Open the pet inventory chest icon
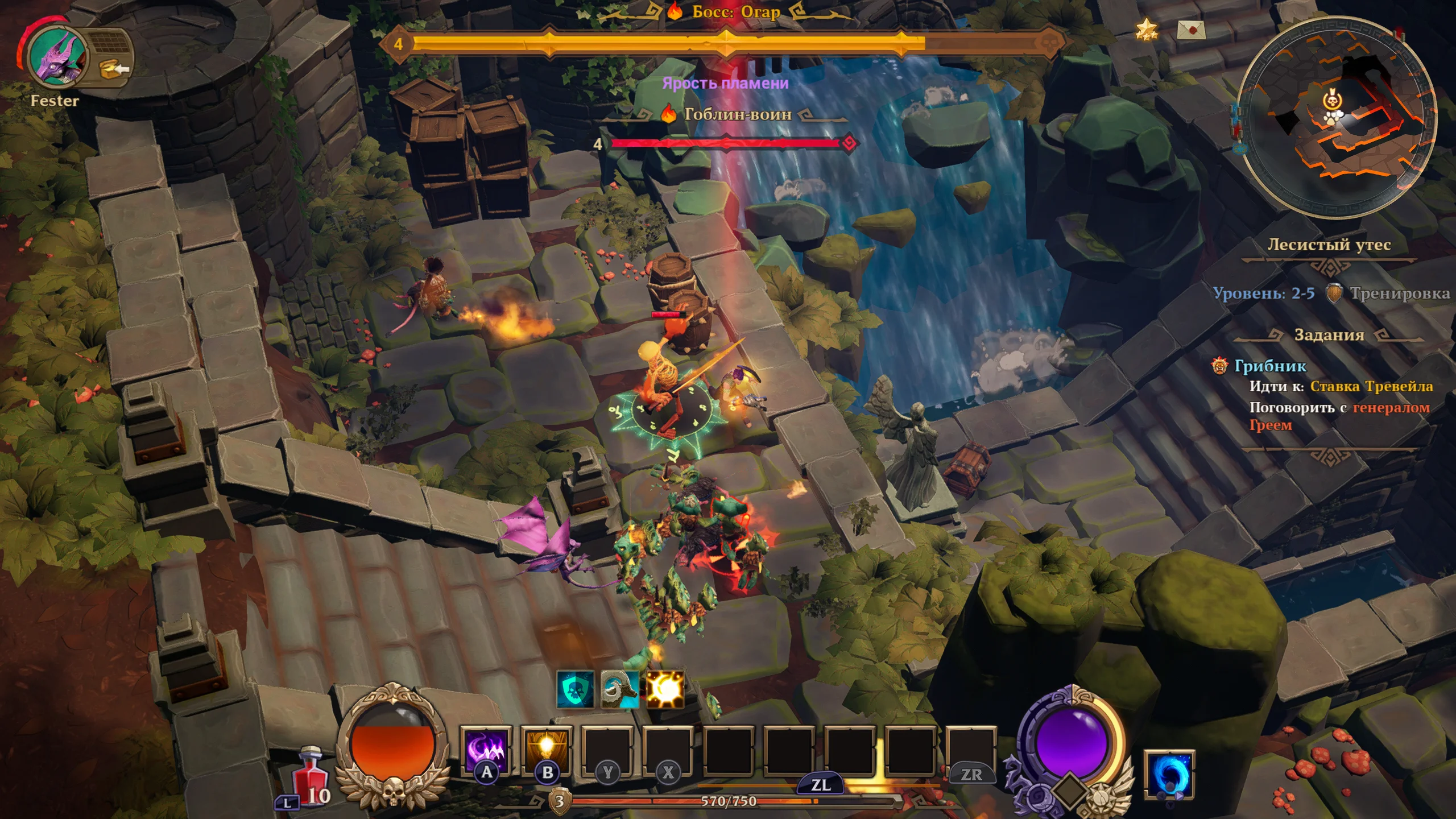 113,69
